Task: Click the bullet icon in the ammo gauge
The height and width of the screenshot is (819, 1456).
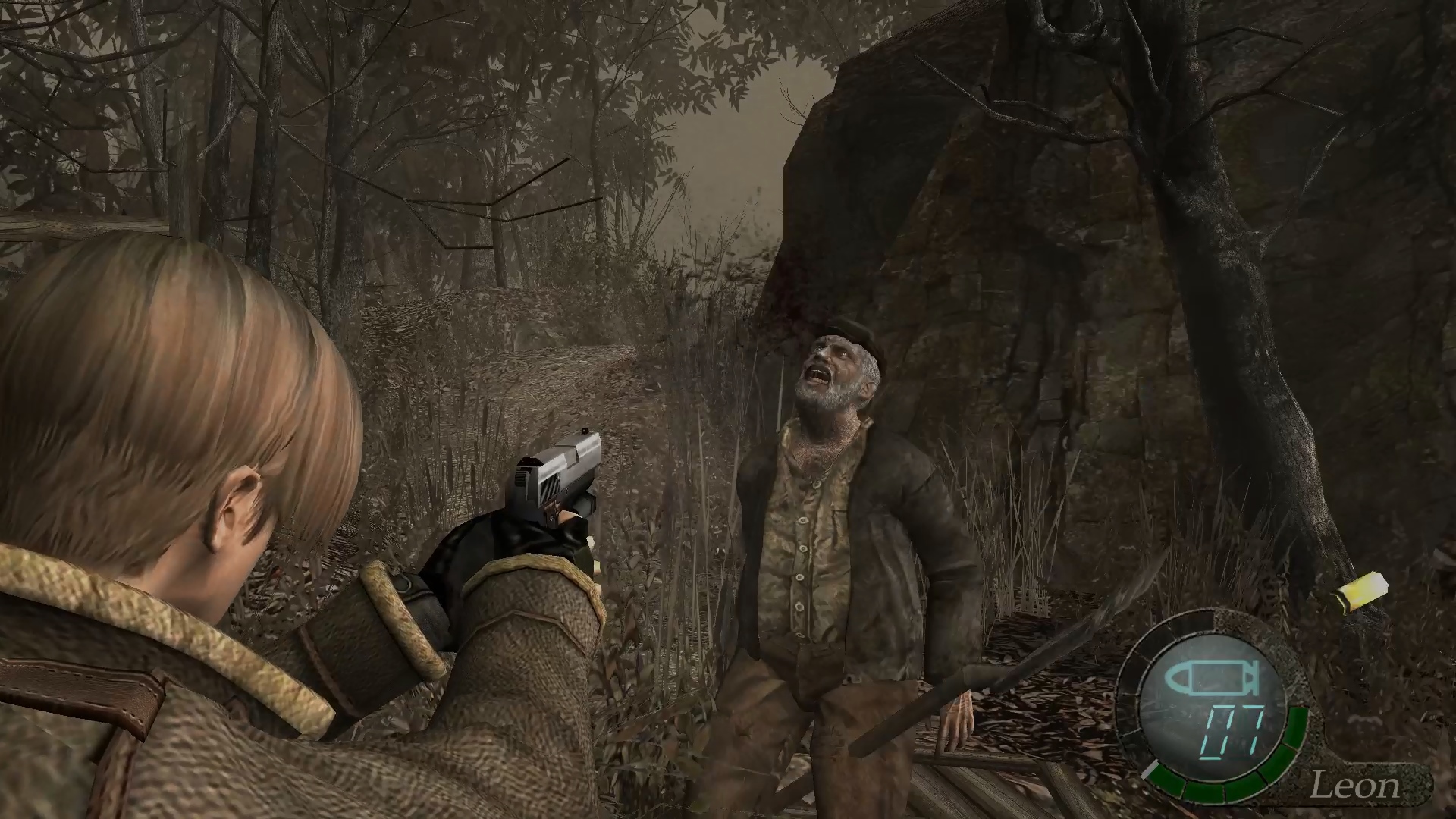Action: coord(1213,679)
